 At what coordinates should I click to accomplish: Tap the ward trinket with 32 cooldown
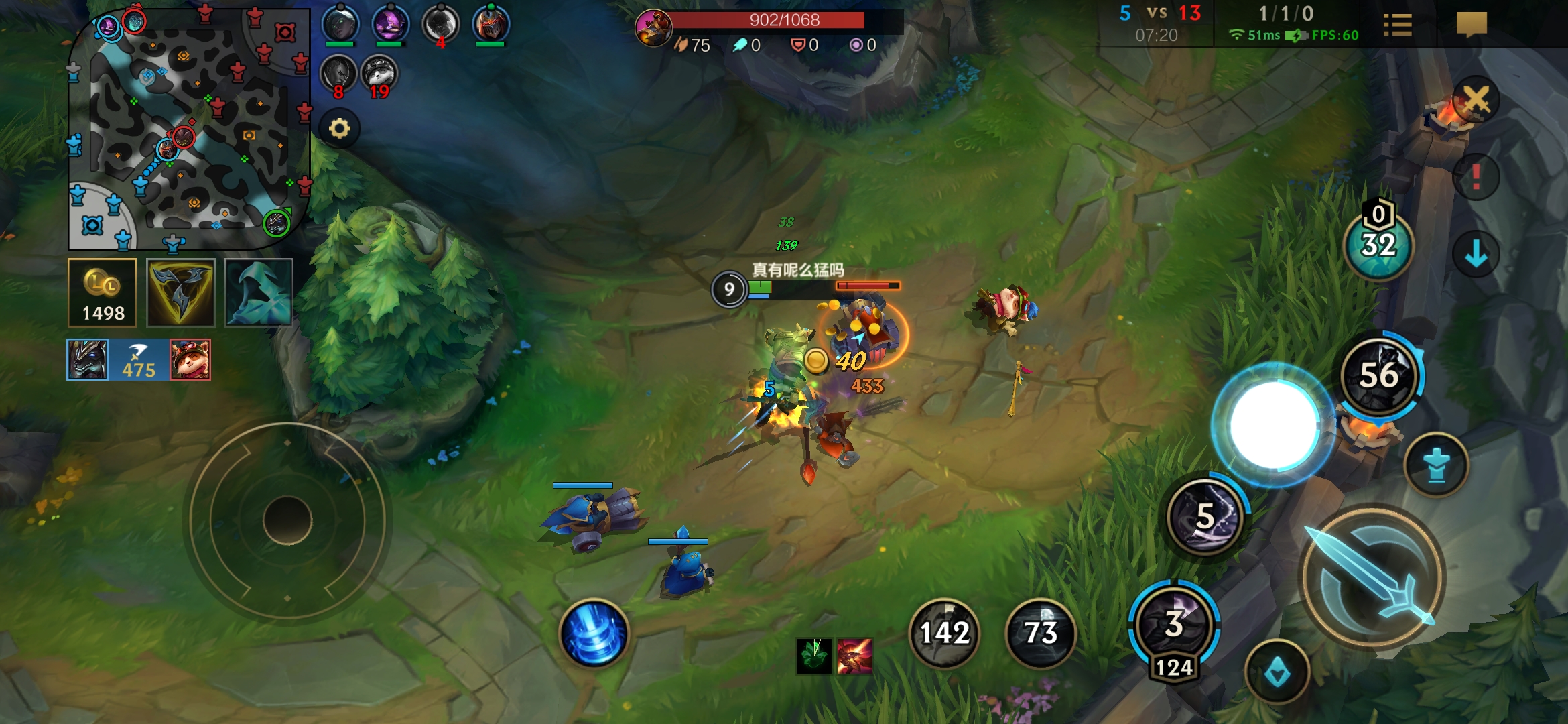point(1378,245)
